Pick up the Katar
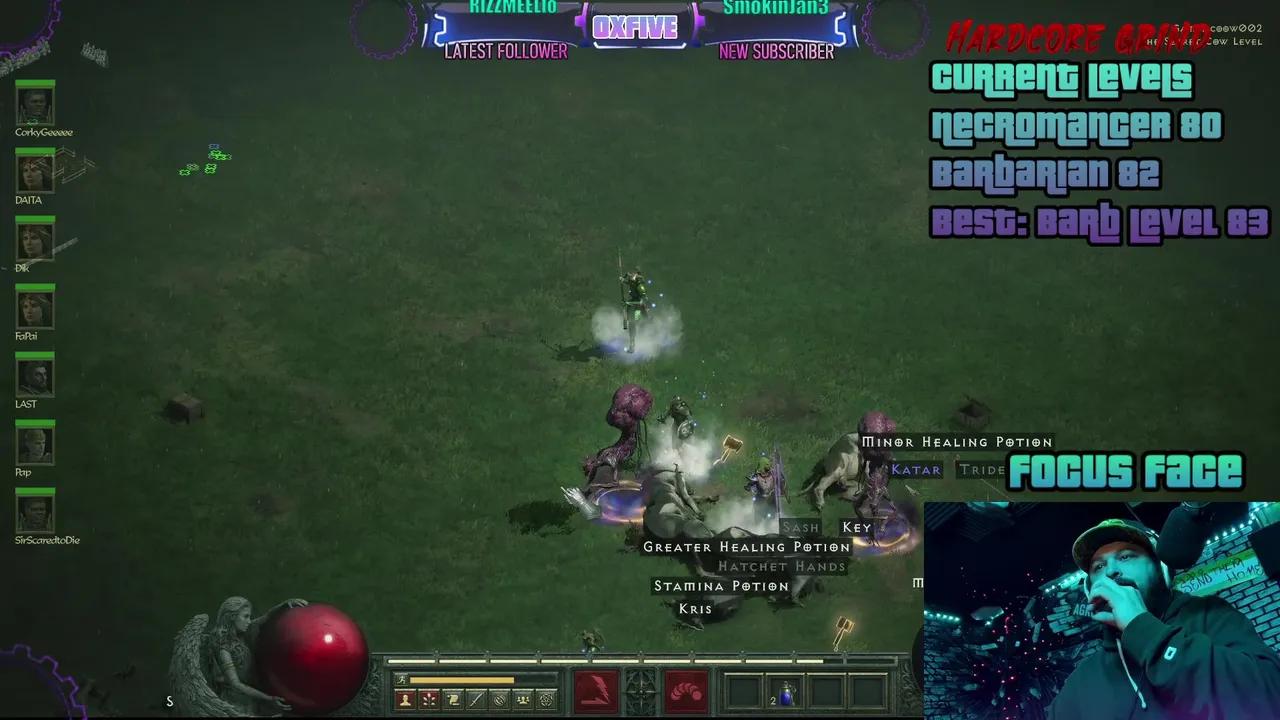Viewport: 1280px width, 720px height. (916, 469)
